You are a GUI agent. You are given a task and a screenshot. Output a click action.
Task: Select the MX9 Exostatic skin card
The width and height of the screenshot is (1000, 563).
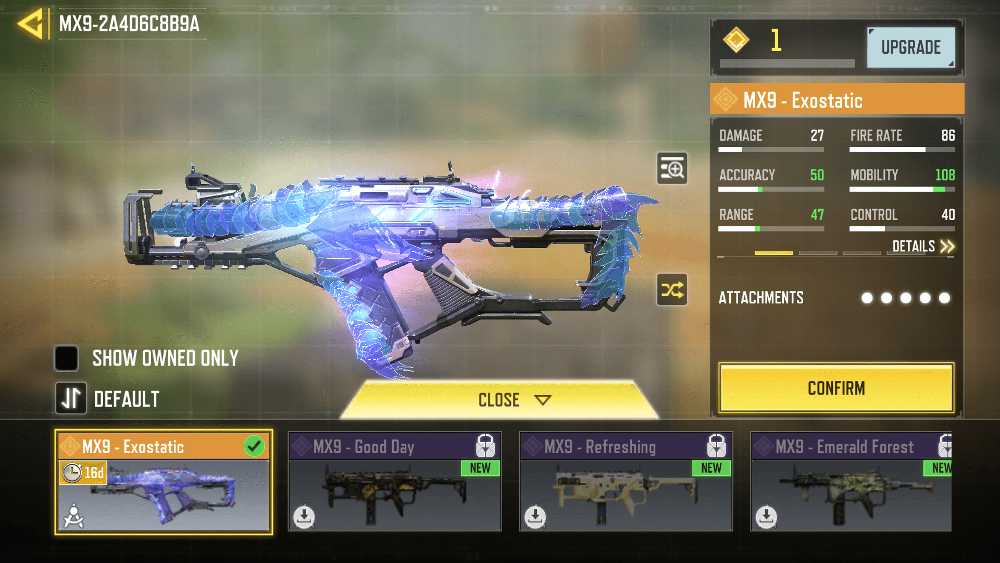[163, 482]
